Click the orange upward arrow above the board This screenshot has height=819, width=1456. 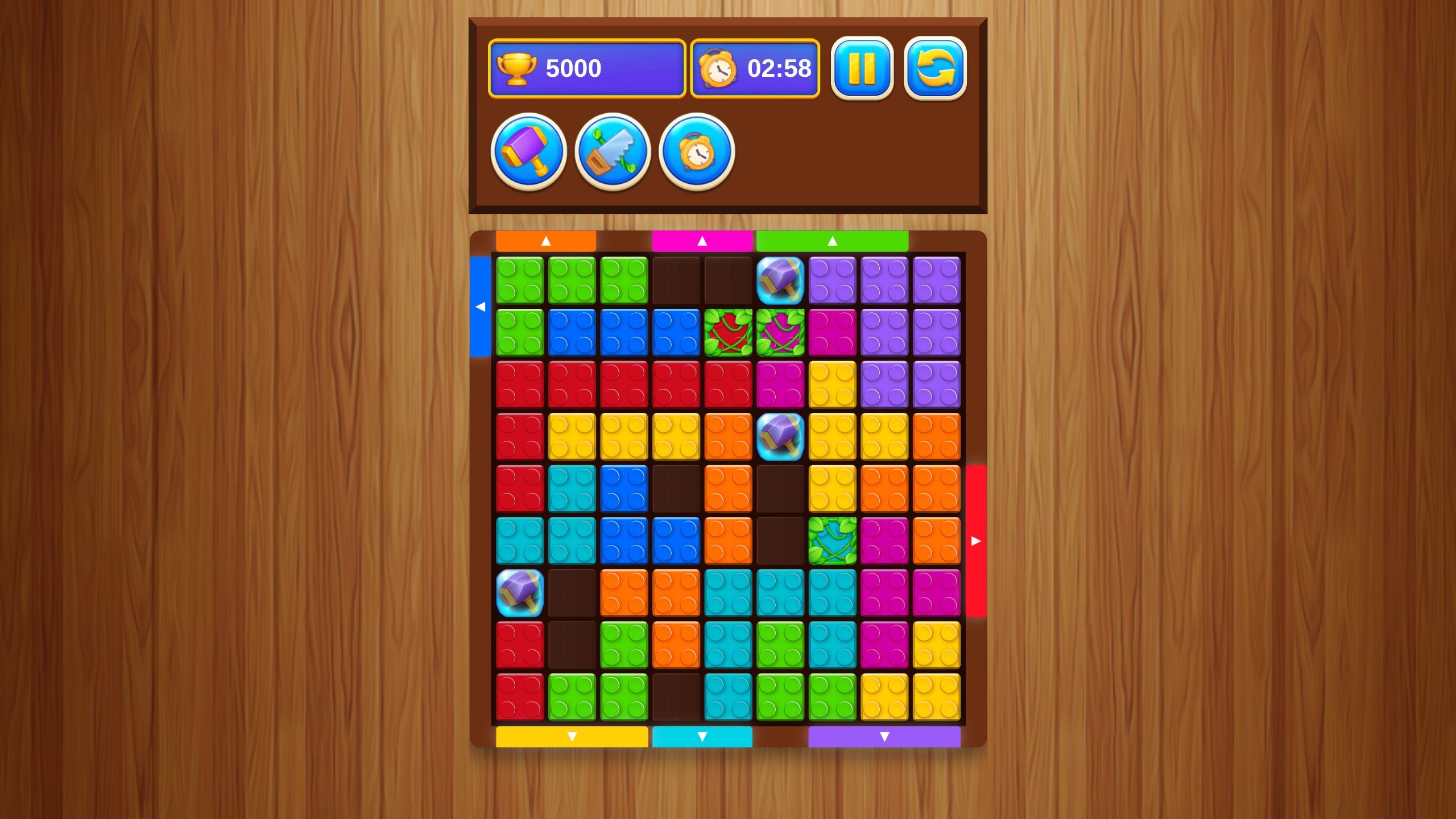(x=546, y=241)
